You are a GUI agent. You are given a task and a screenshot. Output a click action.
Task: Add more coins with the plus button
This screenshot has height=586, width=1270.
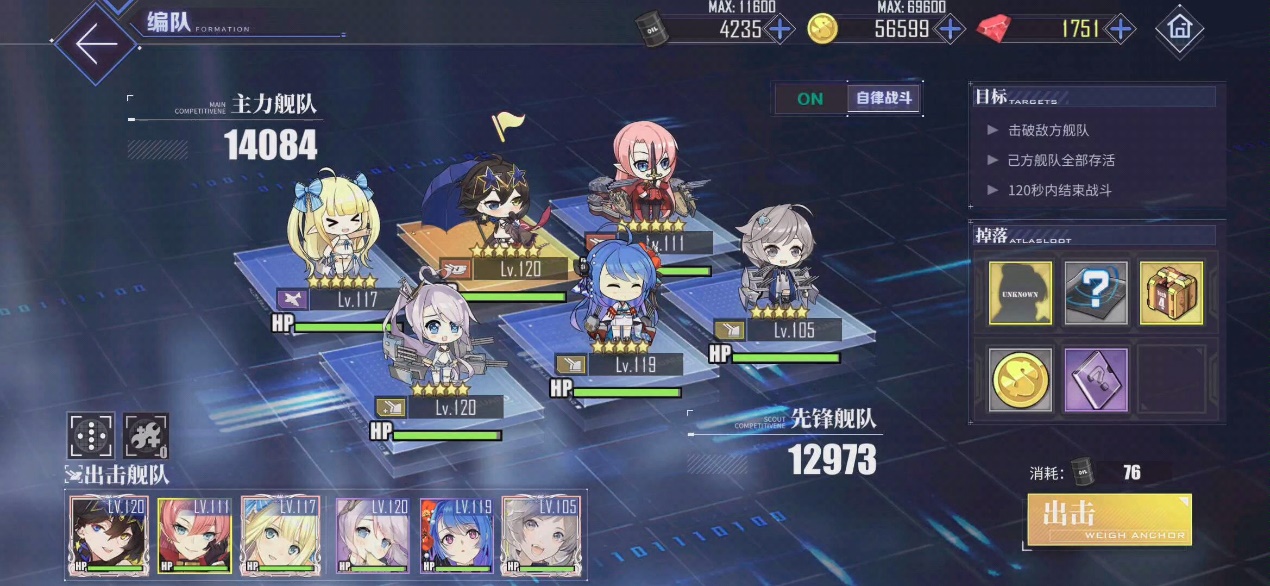(x=949, y=29)
